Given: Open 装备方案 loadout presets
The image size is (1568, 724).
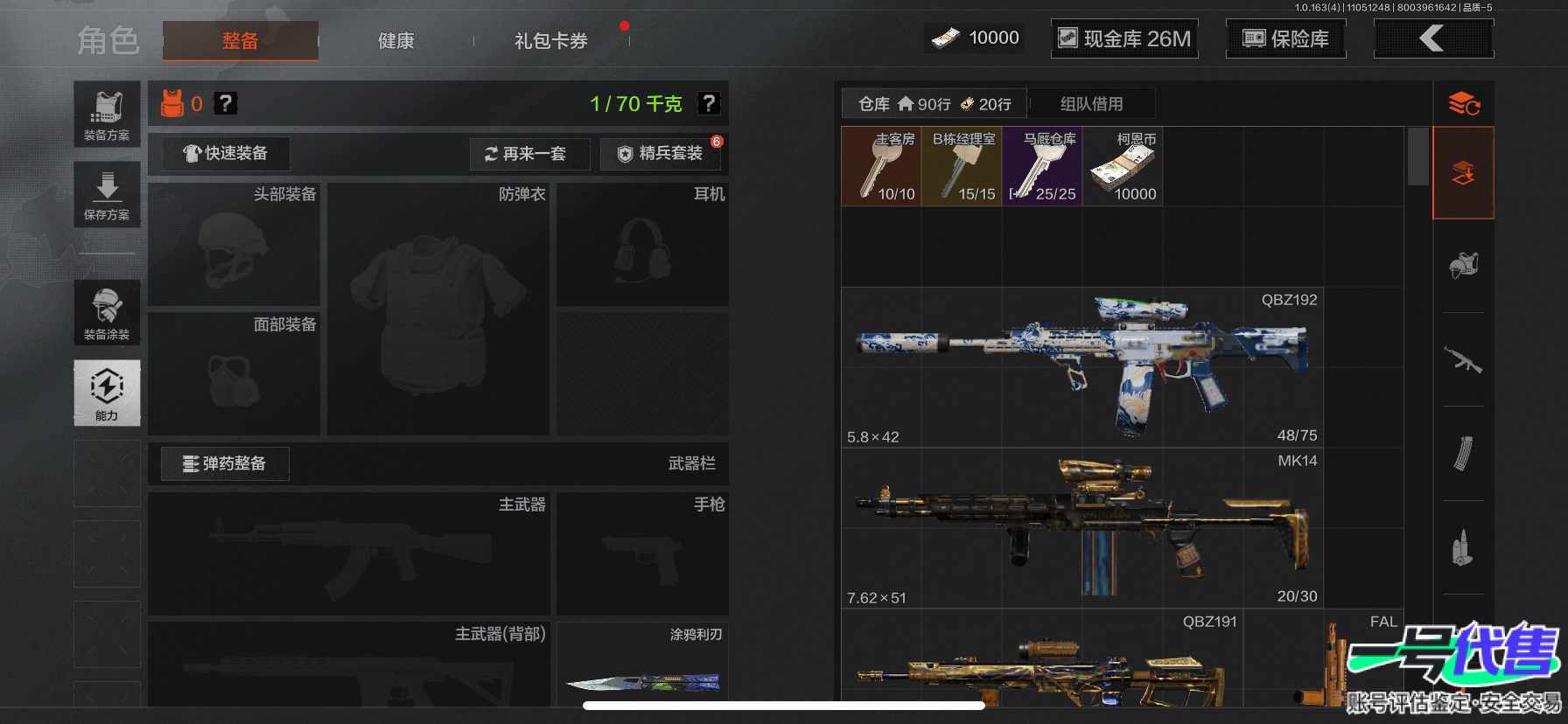Looking at the screenshot, I should (x=107, y=114).
